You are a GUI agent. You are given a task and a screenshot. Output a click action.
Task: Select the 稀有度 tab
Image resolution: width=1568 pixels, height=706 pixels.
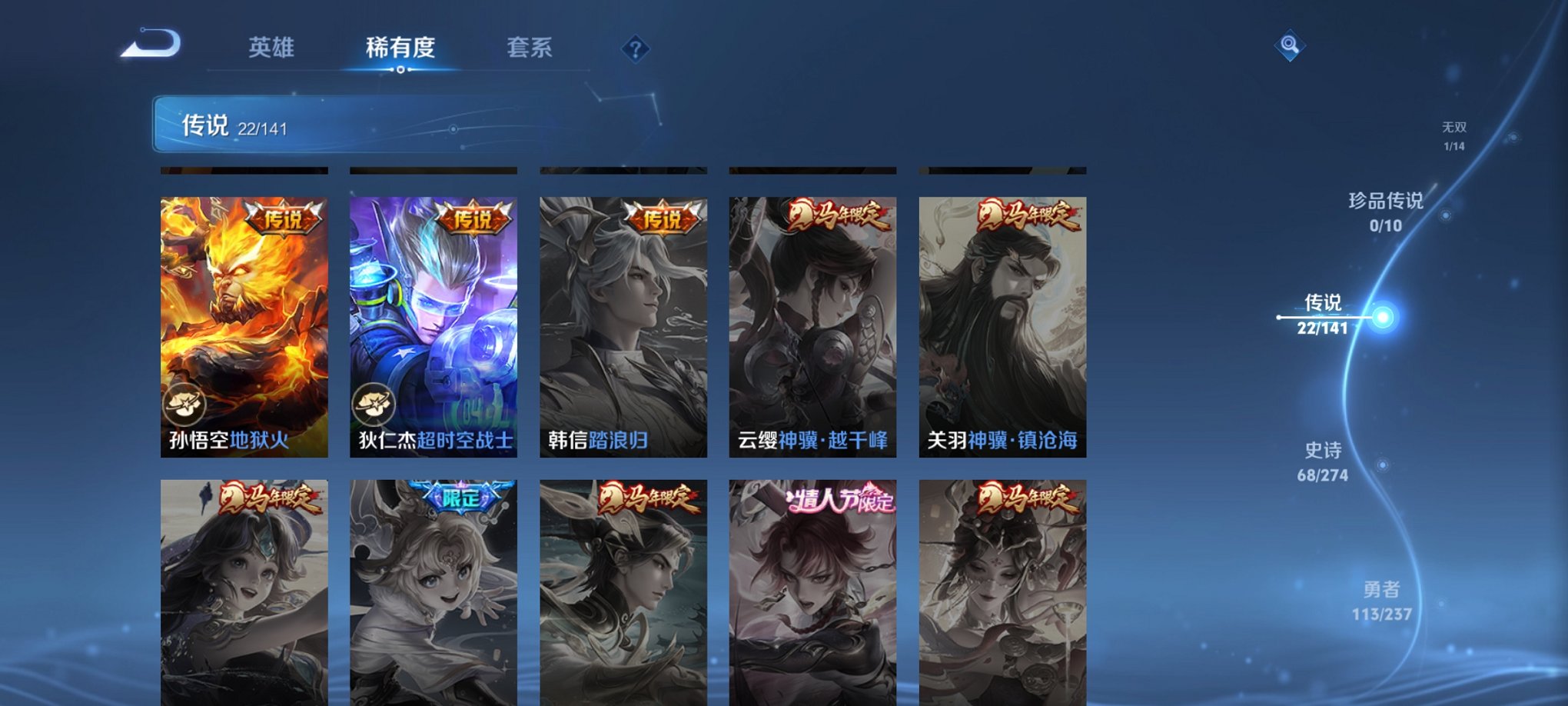tap(400, 48)
